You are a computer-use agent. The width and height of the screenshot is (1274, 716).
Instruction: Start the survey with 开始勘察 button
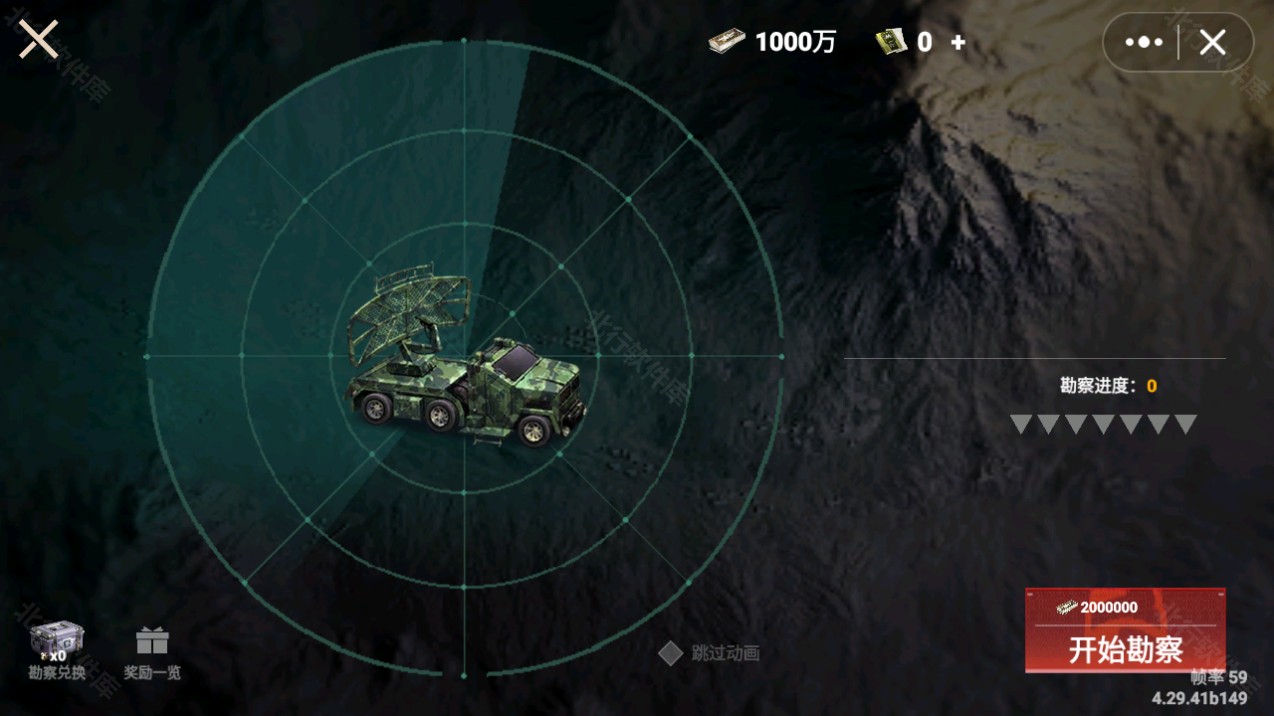point(1125,631)
